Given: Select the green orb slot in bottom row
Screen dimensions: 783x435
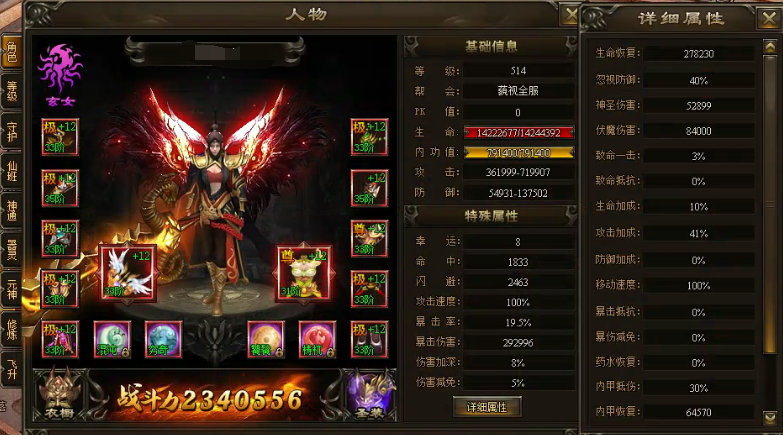Looking at the screenshot, I should (112, 340).
